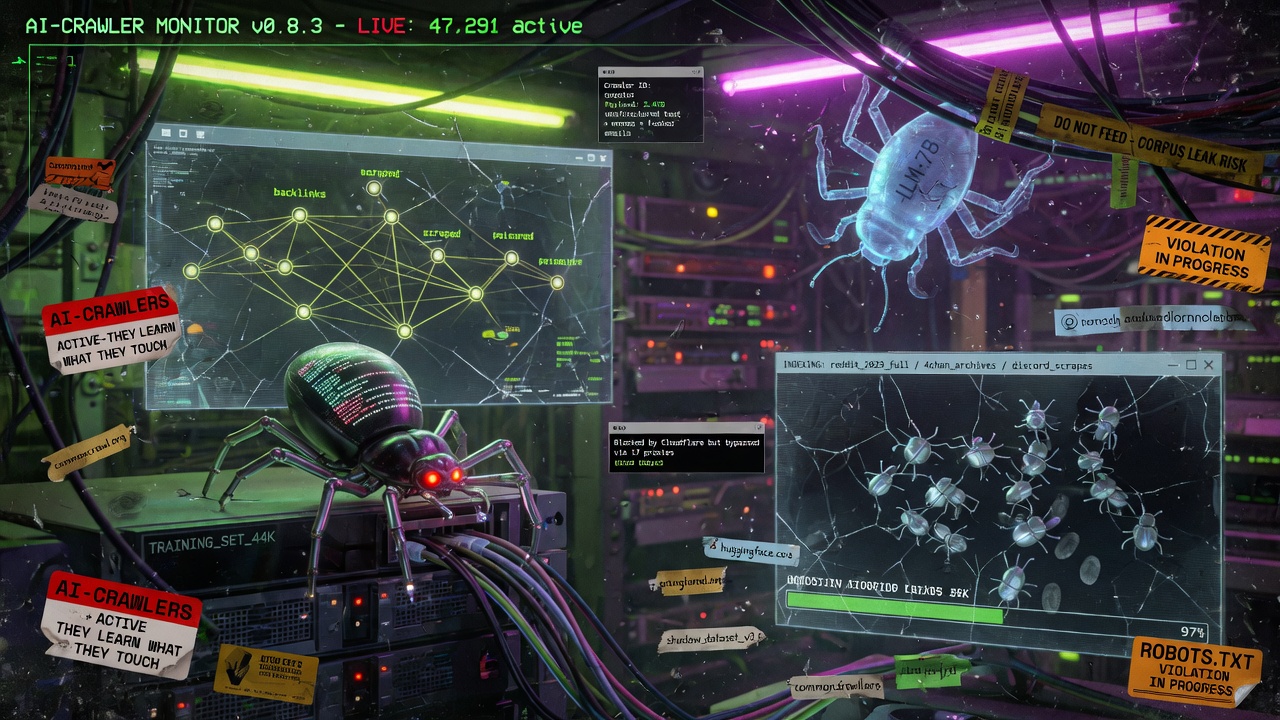The width and height of the screenshot is (1280, 720).
Task: Maximize the INDEXING scrapes window
Action: (1191, 365)
